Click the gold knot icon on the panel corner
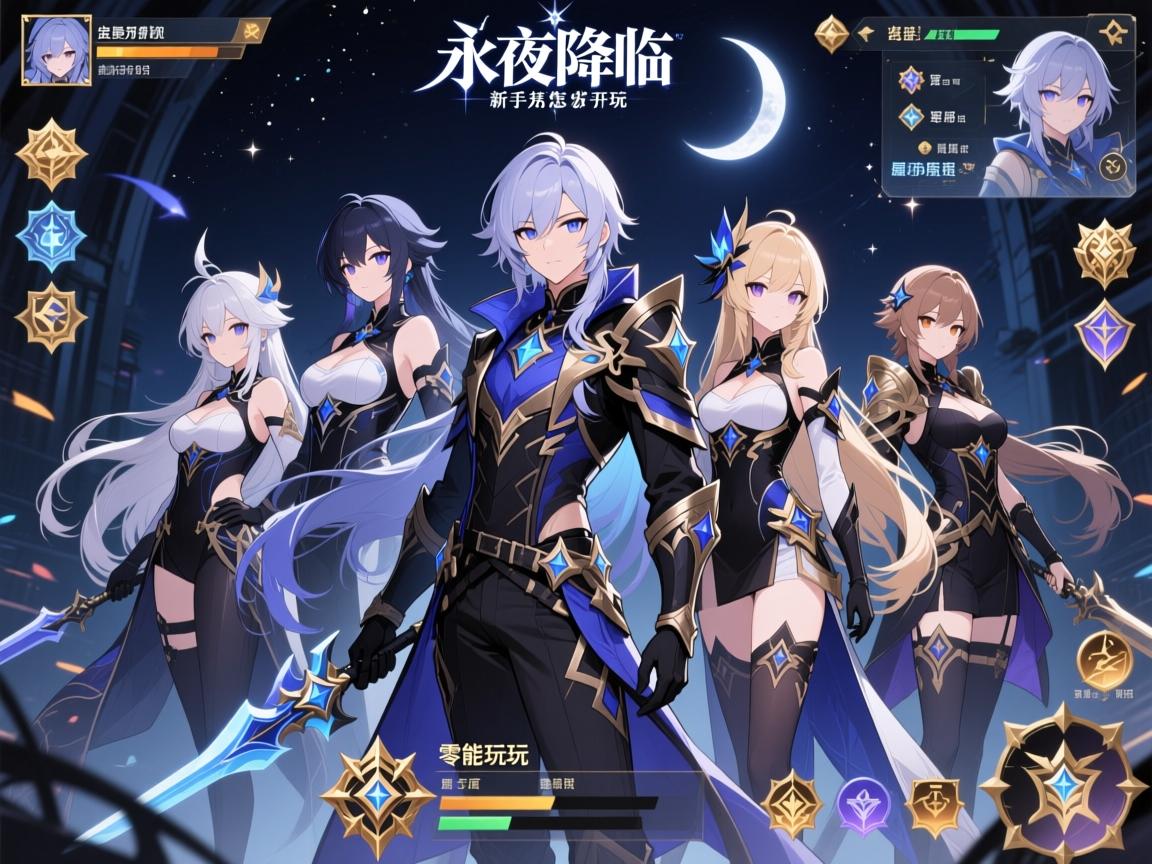The height and width of the screenshot is (864, 1152). [x=1110, y=33]
